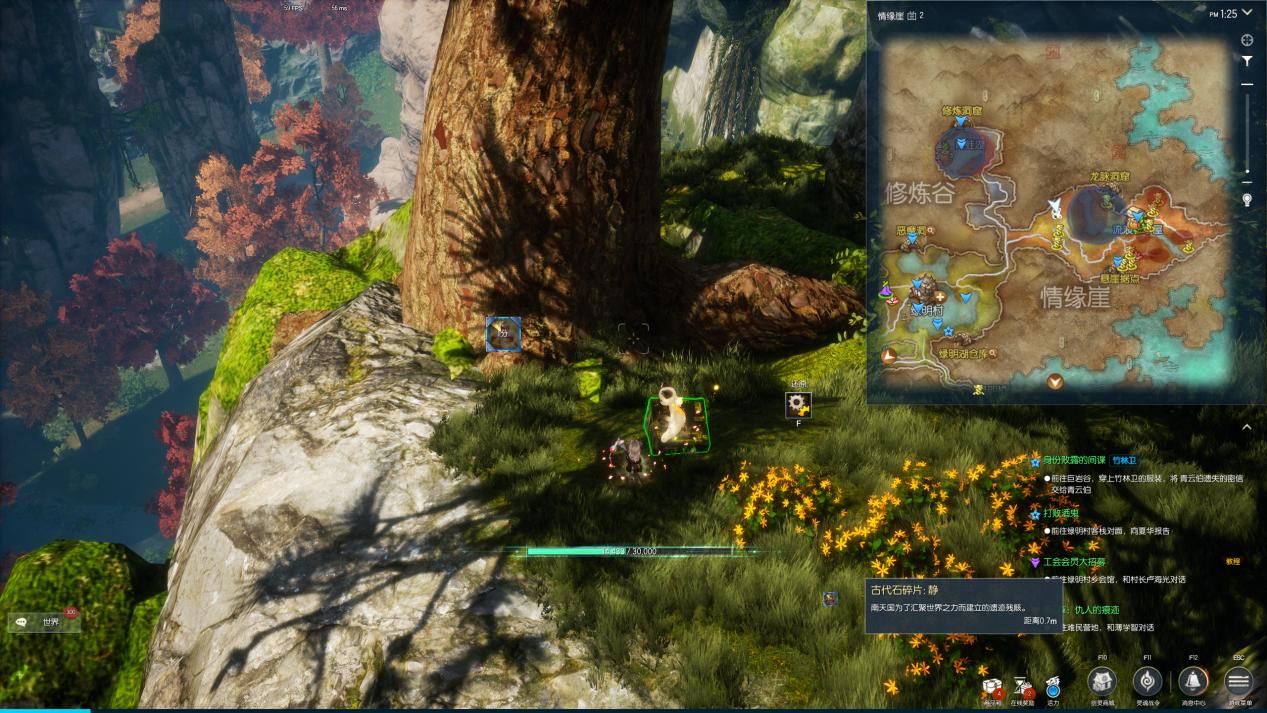
Task: Collapse the minimap with the top arrow
Action: click(x=1247, y=13)
